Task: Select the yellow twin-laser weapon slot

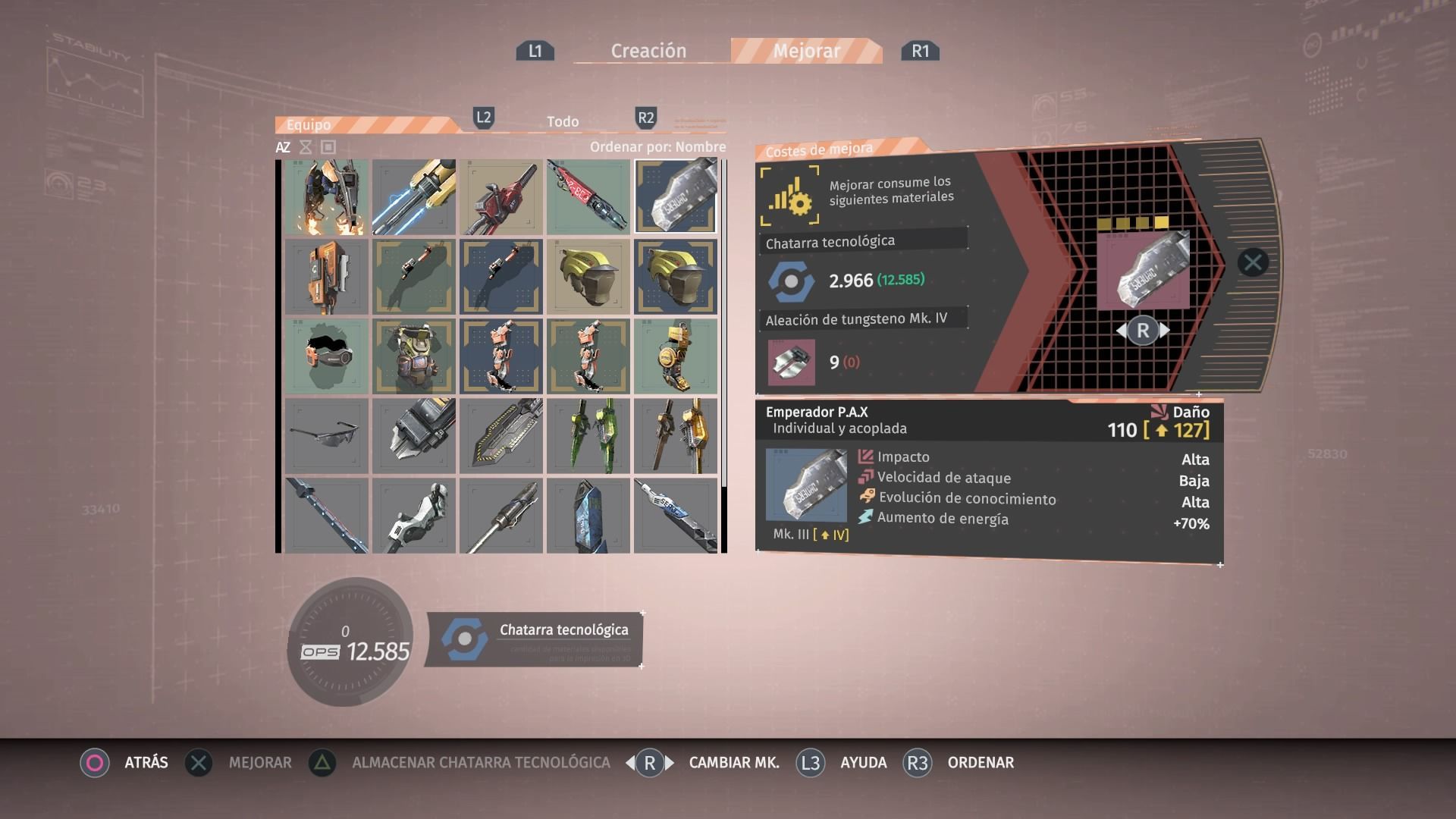Action: click(414, 196)
